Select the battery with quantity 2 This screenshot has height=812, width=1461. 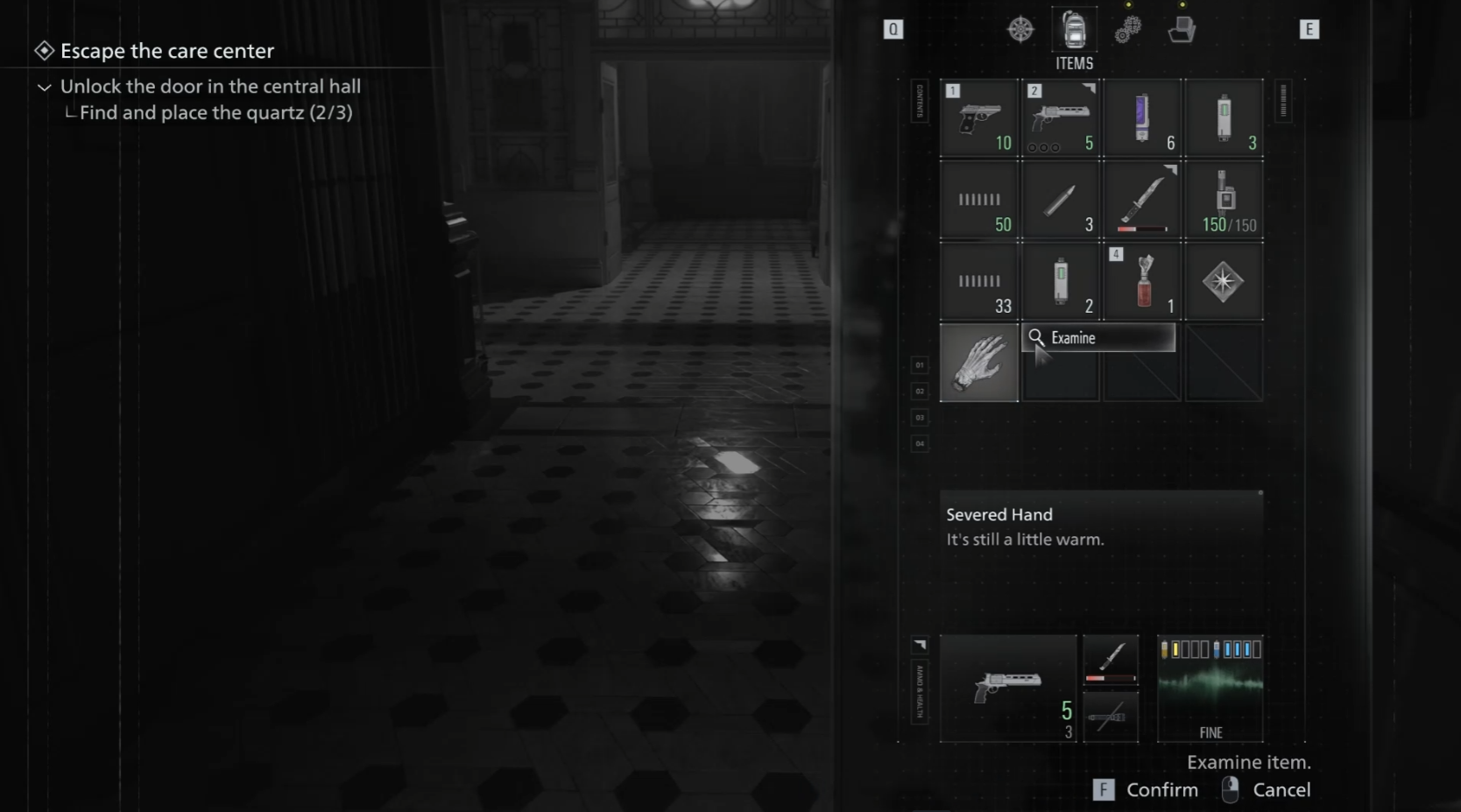coord(1060,282)
